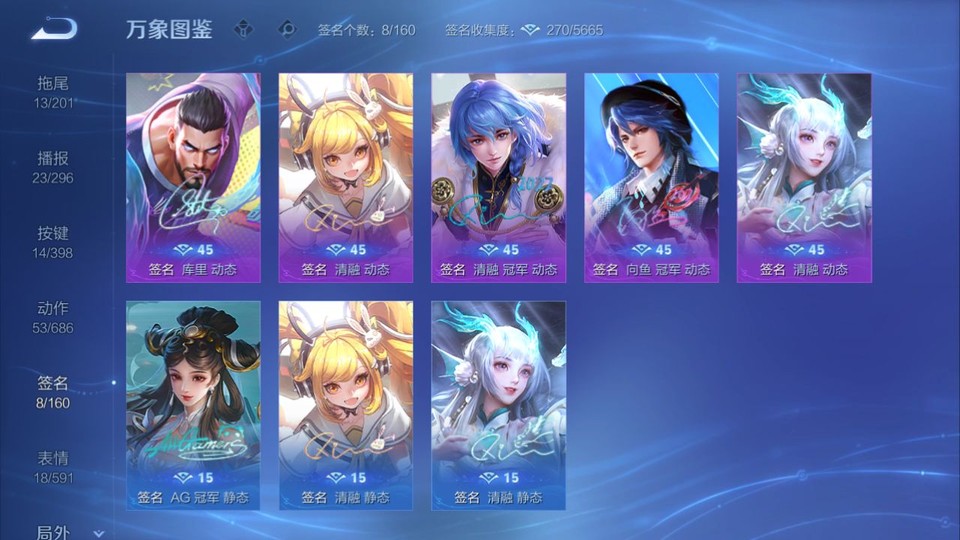The height and width of the screenshot is (540, 960).
Task: Open the yellow bunny girl 清融 静态 card
Action: point(346,405)
